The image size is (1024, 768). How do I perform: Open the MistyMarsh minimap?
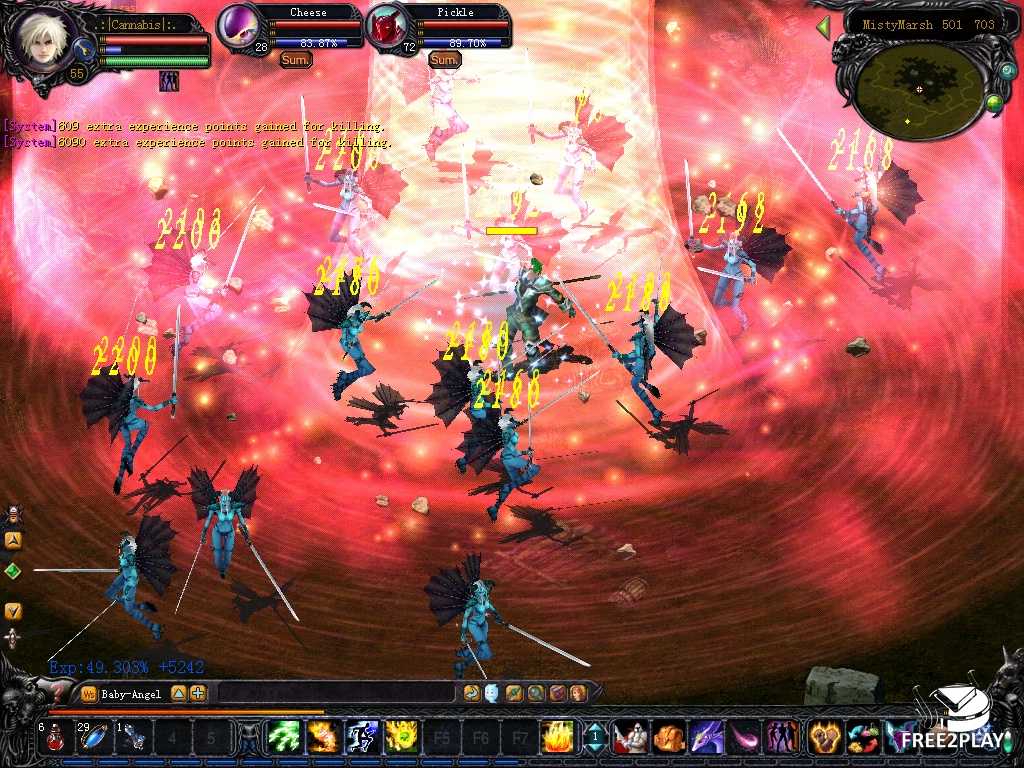pos(915,90)
